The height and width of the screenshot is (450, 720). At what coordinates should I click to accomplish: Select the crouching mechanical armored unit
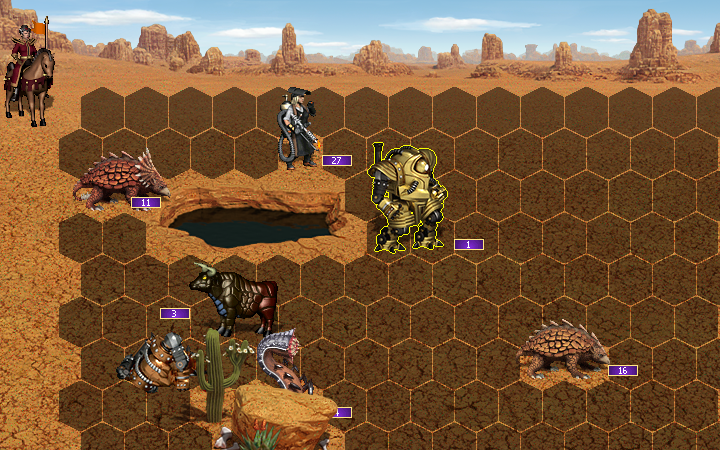point(158,361)
